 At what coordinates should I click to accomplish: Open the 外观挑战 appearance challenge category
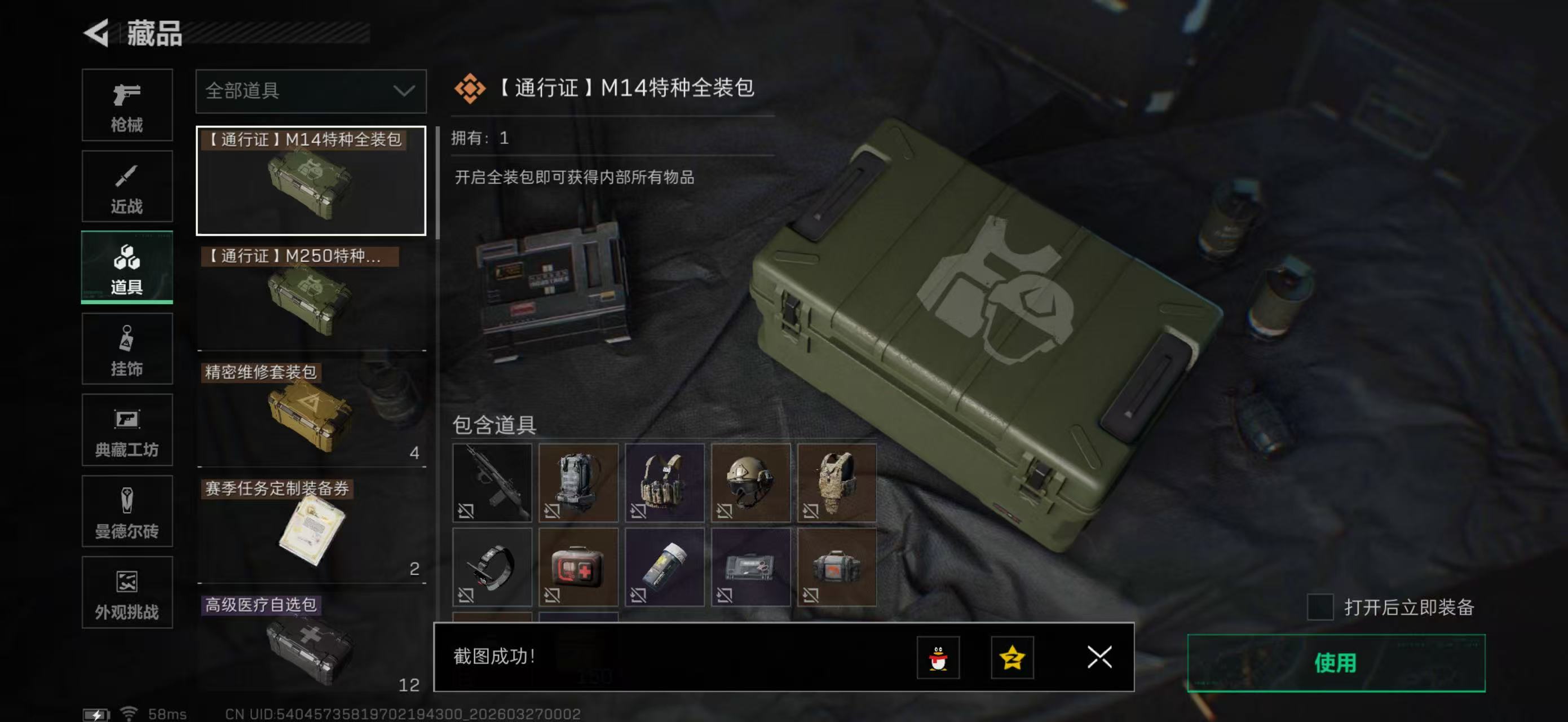(x=127, y=593)
